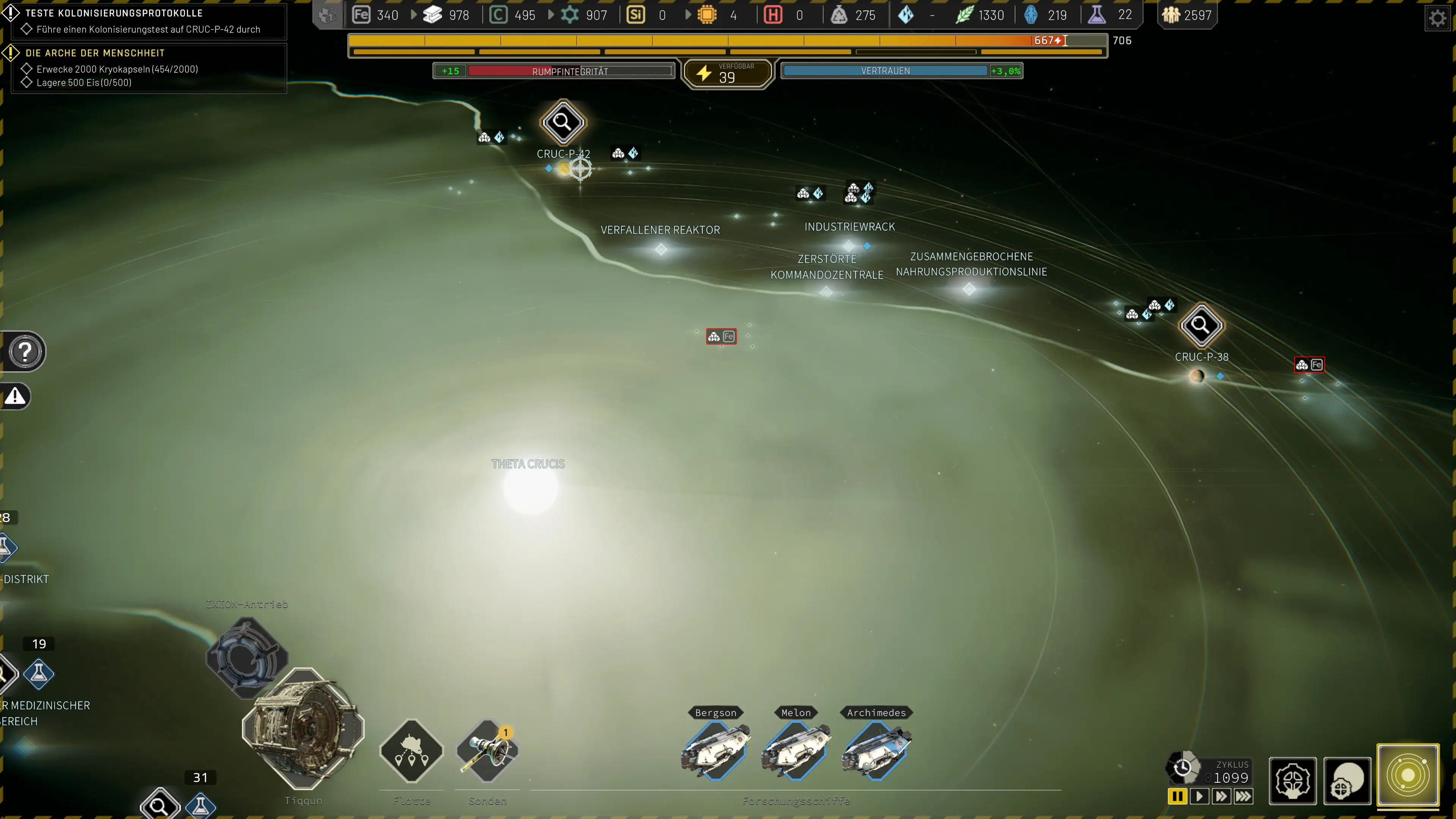Select the planetary system view button

(1407, 775)
